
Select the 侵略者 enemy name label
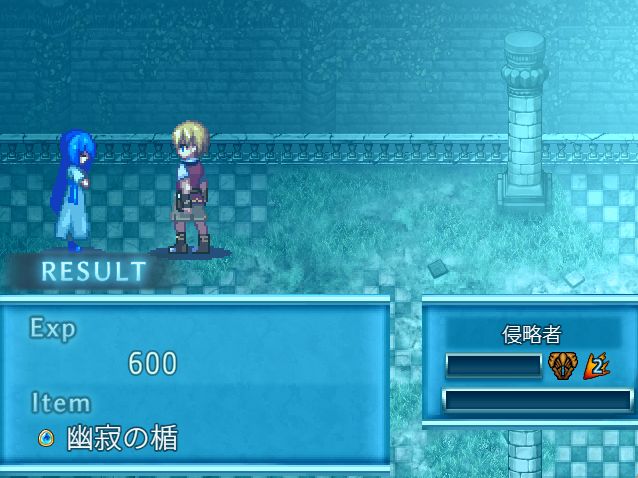tap(531, 335)
